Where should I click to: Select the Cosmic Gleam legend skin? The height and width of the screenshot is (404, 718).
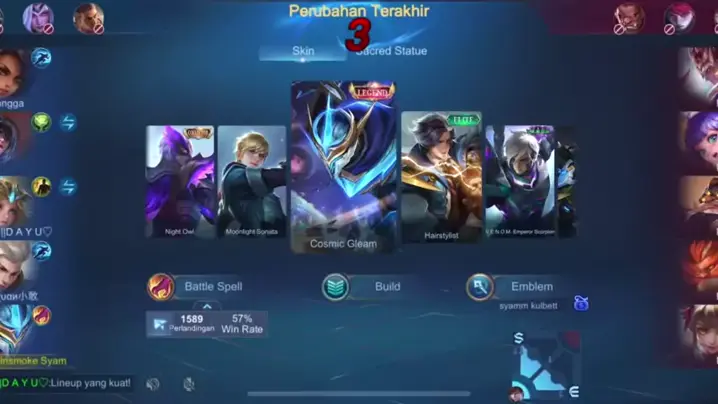click(343, 166)
